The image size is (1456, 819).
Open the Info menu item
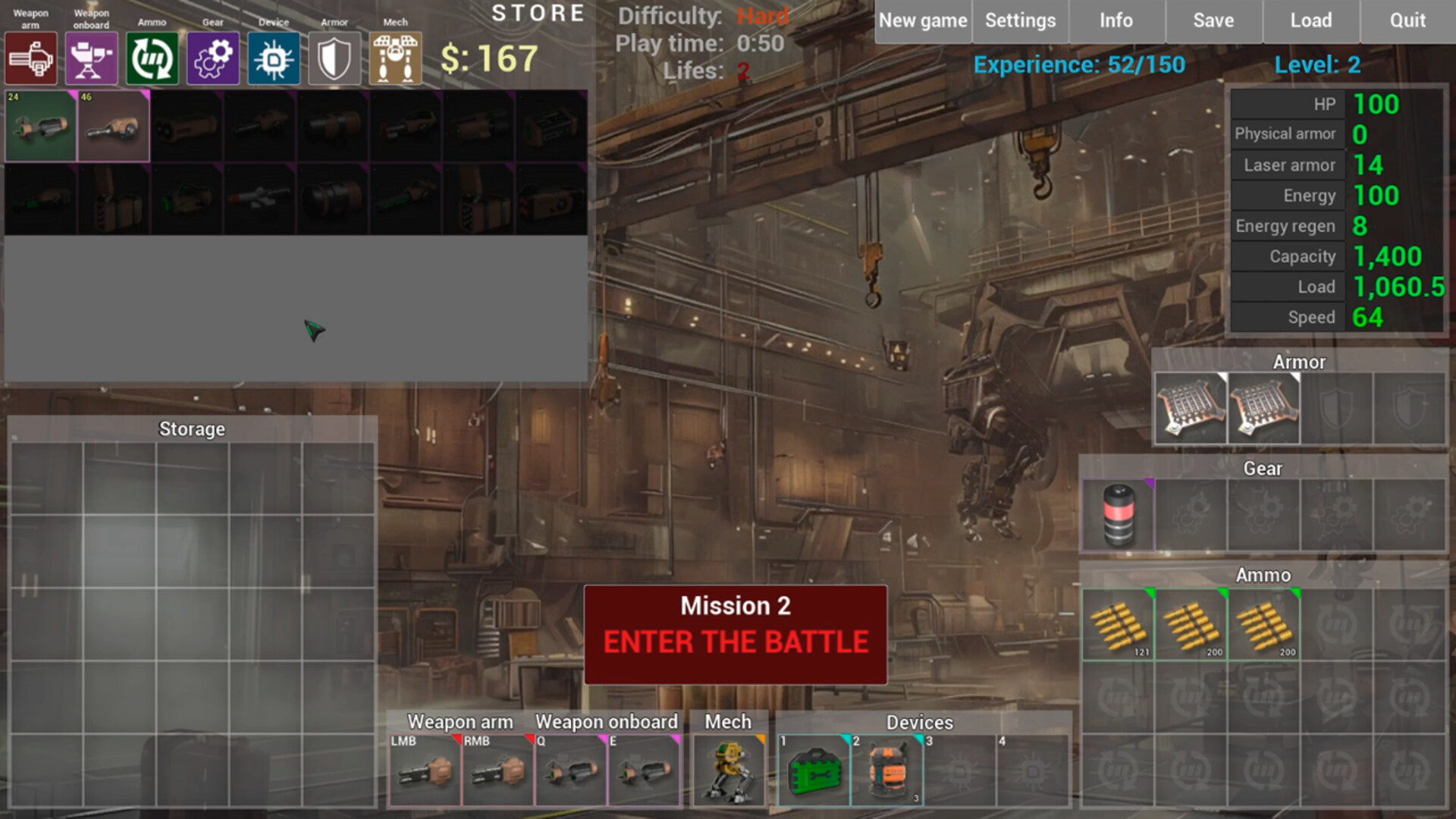coord(1116,20)
